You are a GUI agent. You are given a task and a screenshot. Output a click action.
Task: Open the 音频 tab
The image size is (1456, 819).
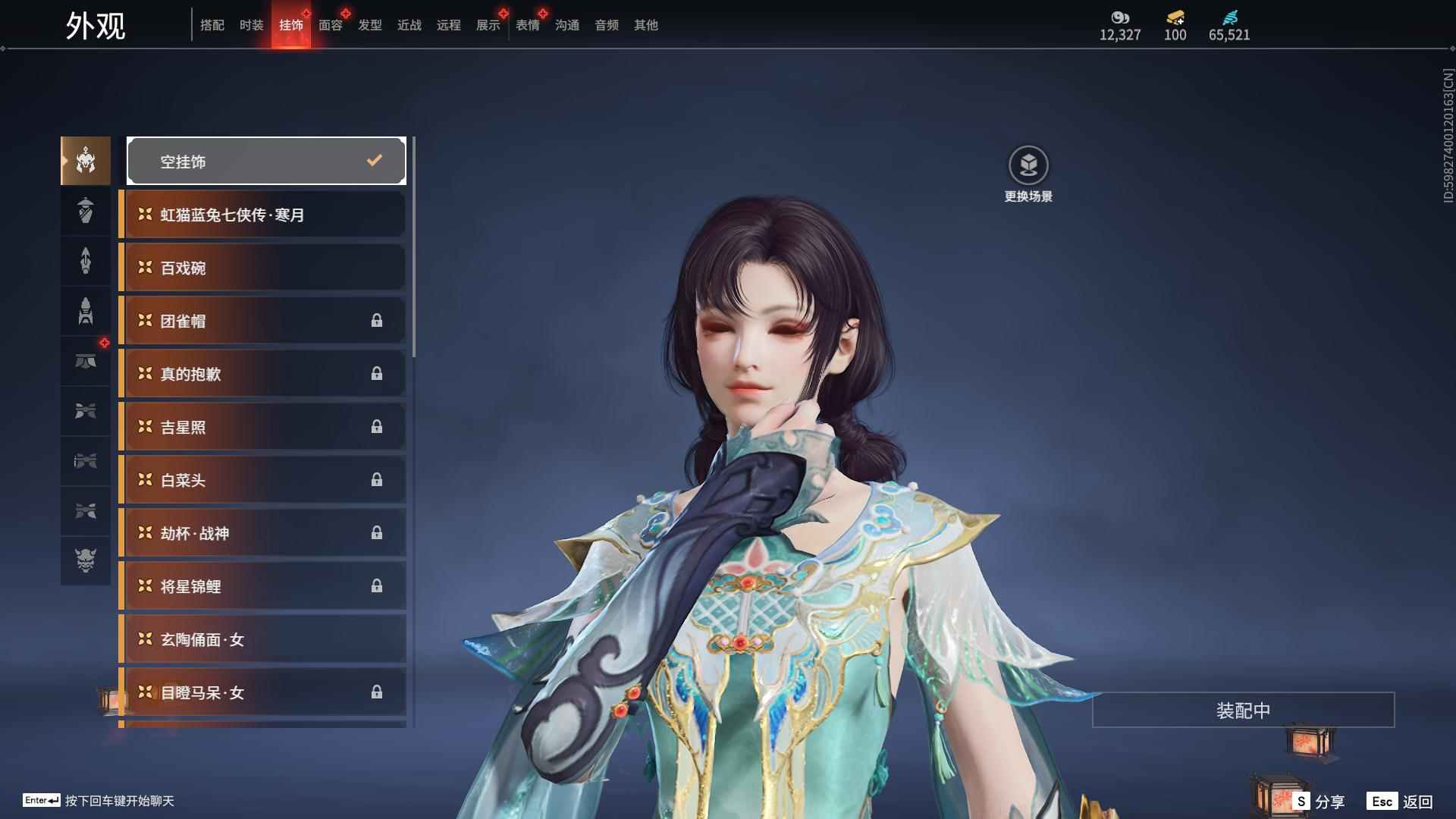[607, 25]
